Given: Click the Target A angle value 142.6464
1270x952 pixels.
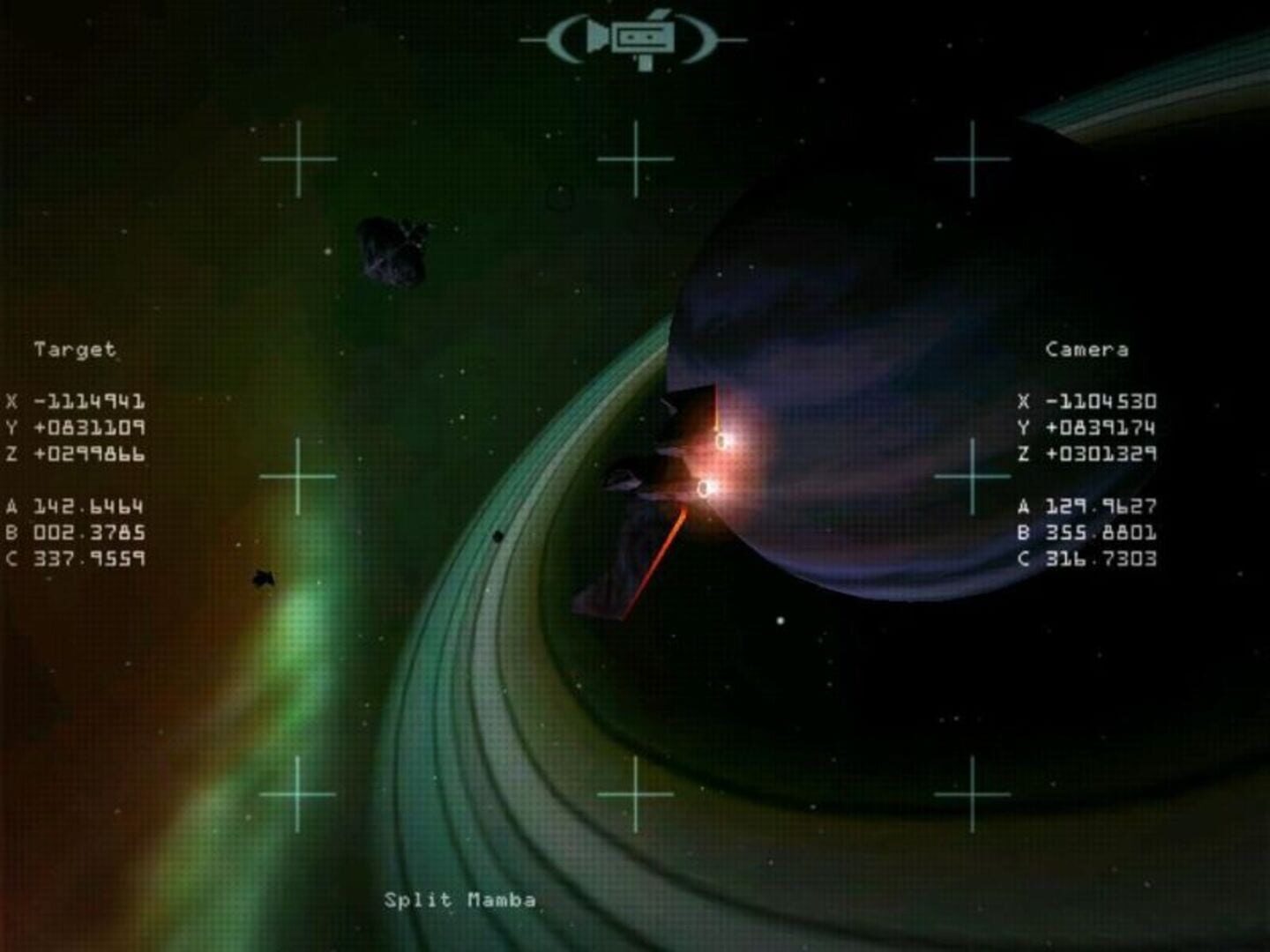Looking at the screenshot, I should [x=86, y=507].
